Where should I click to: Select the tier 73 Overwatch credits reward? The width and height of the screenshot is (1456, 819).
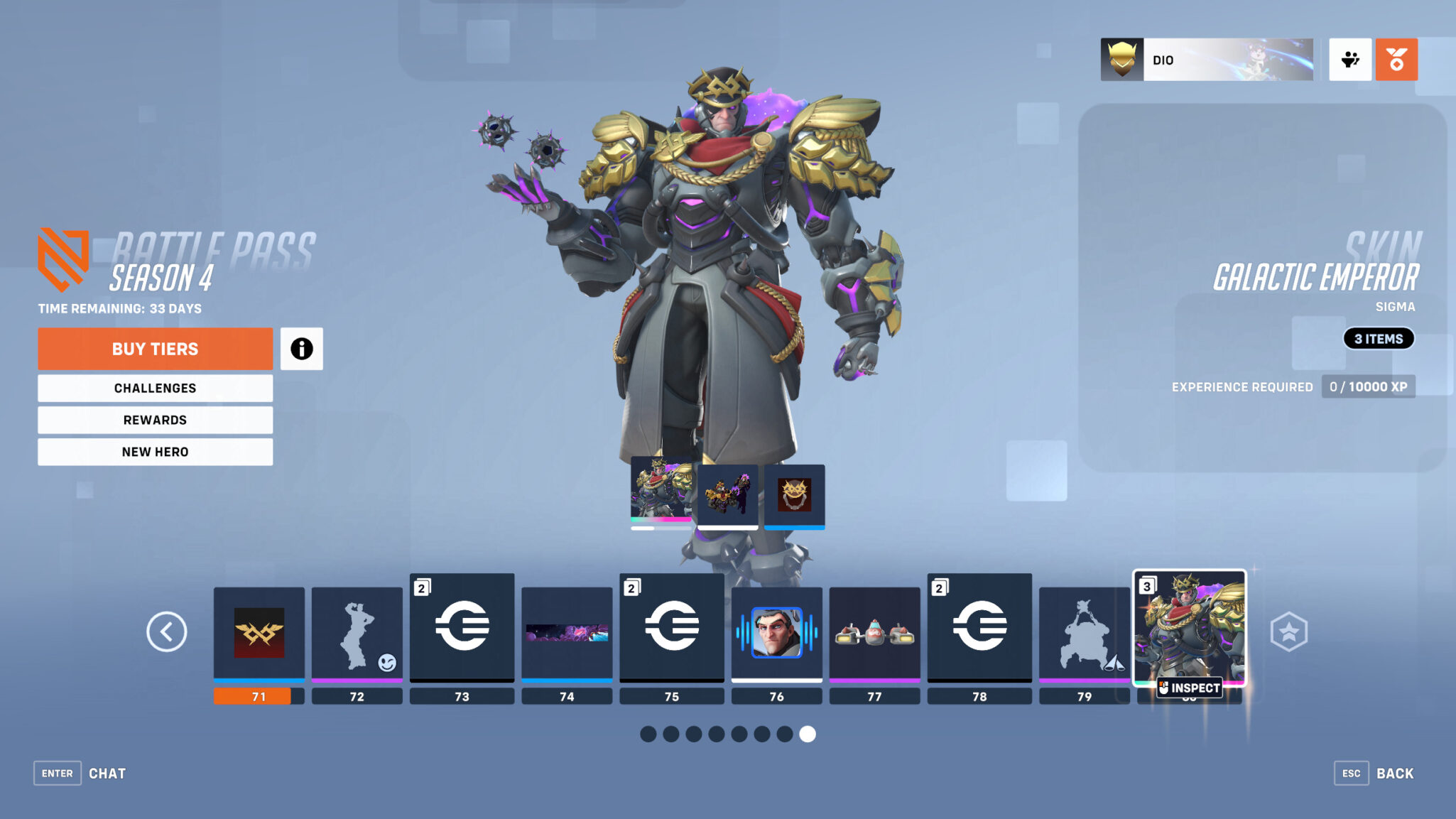tap(462, 632)
